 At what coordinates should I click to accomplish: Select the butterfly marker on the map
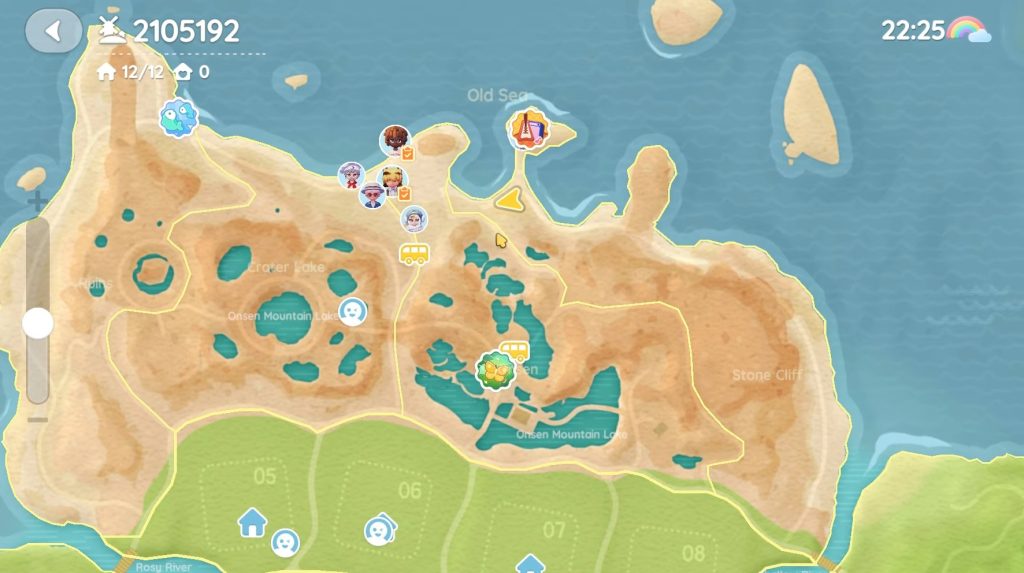(x=494, y=371)
